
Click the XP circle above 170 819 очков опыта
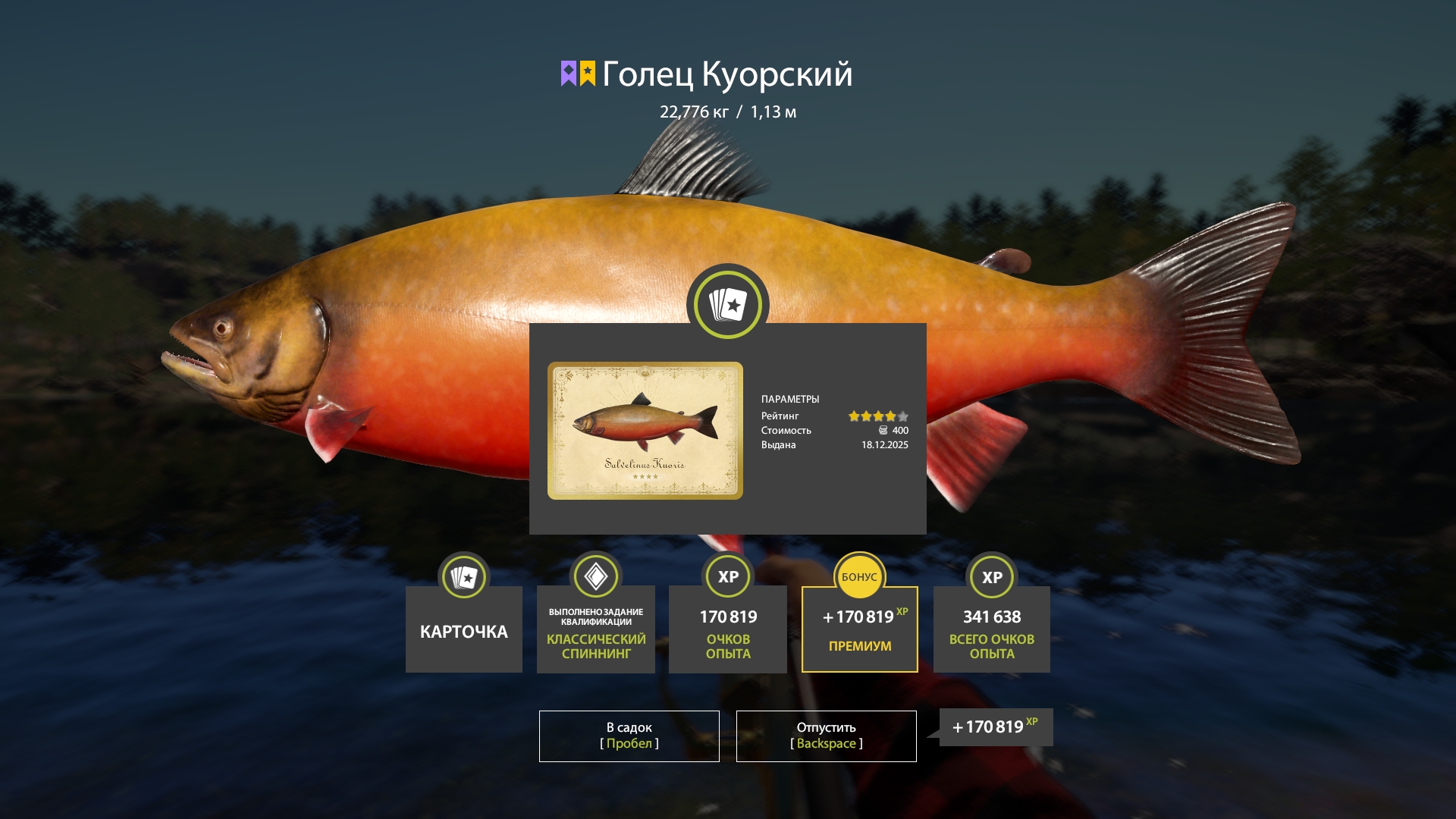[727, 576]
